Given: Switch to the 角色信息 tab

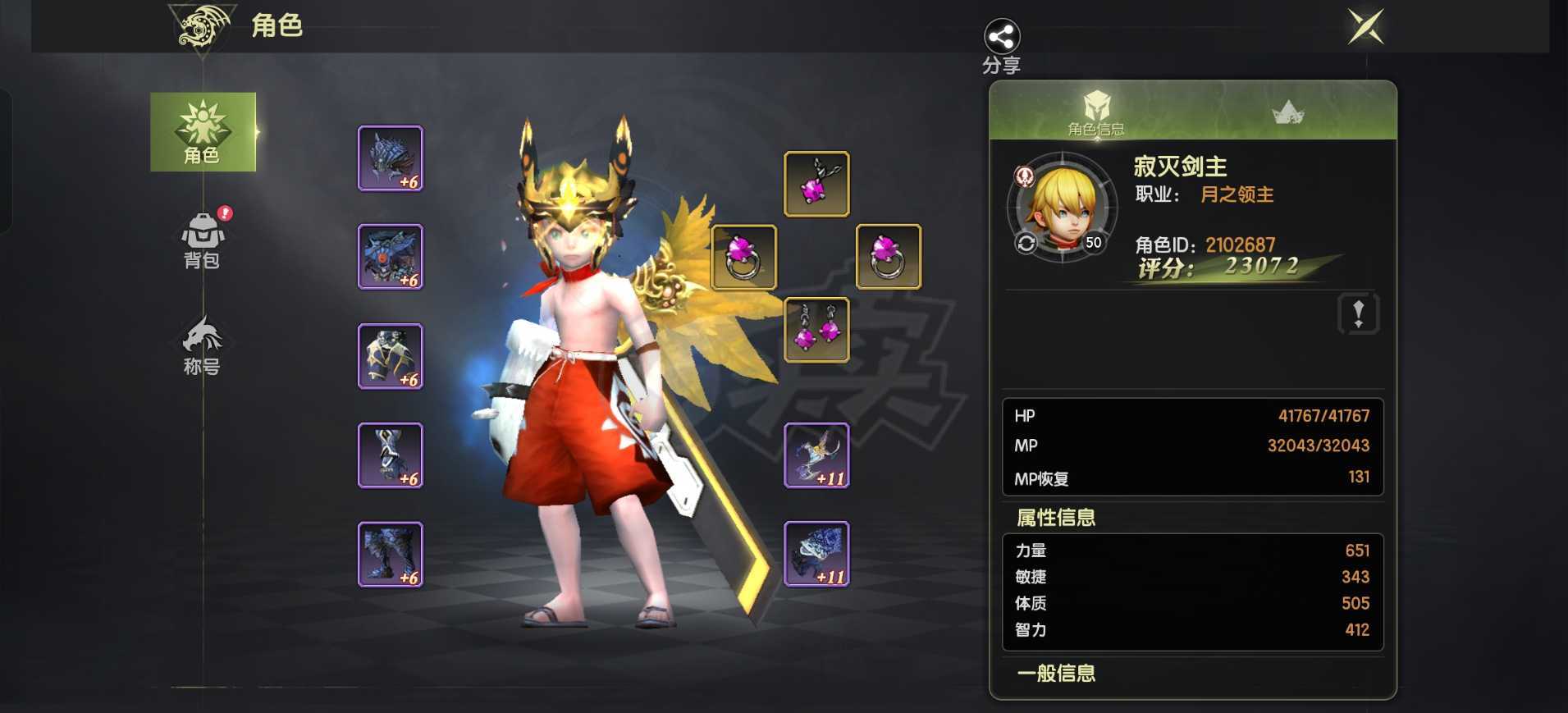Looking at the screenshot, I should point(1097,115).
